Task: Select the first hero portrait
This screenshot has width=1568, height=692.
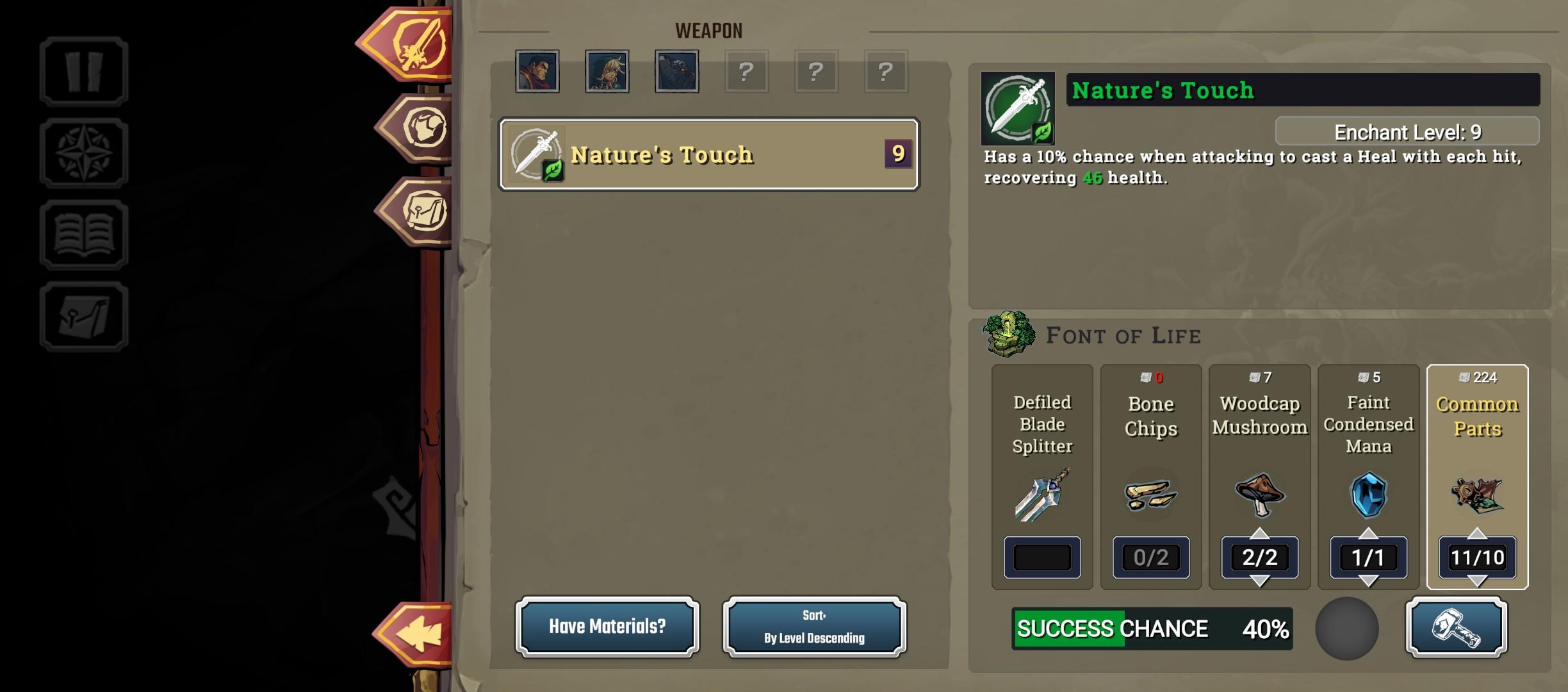Action: 537,72
